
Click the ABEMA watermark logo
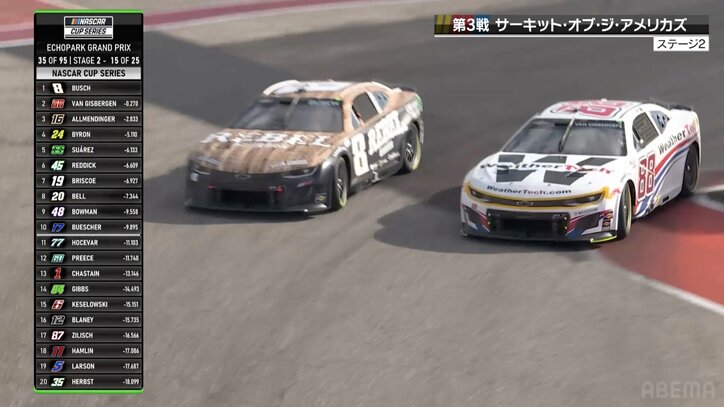point(677,390)
